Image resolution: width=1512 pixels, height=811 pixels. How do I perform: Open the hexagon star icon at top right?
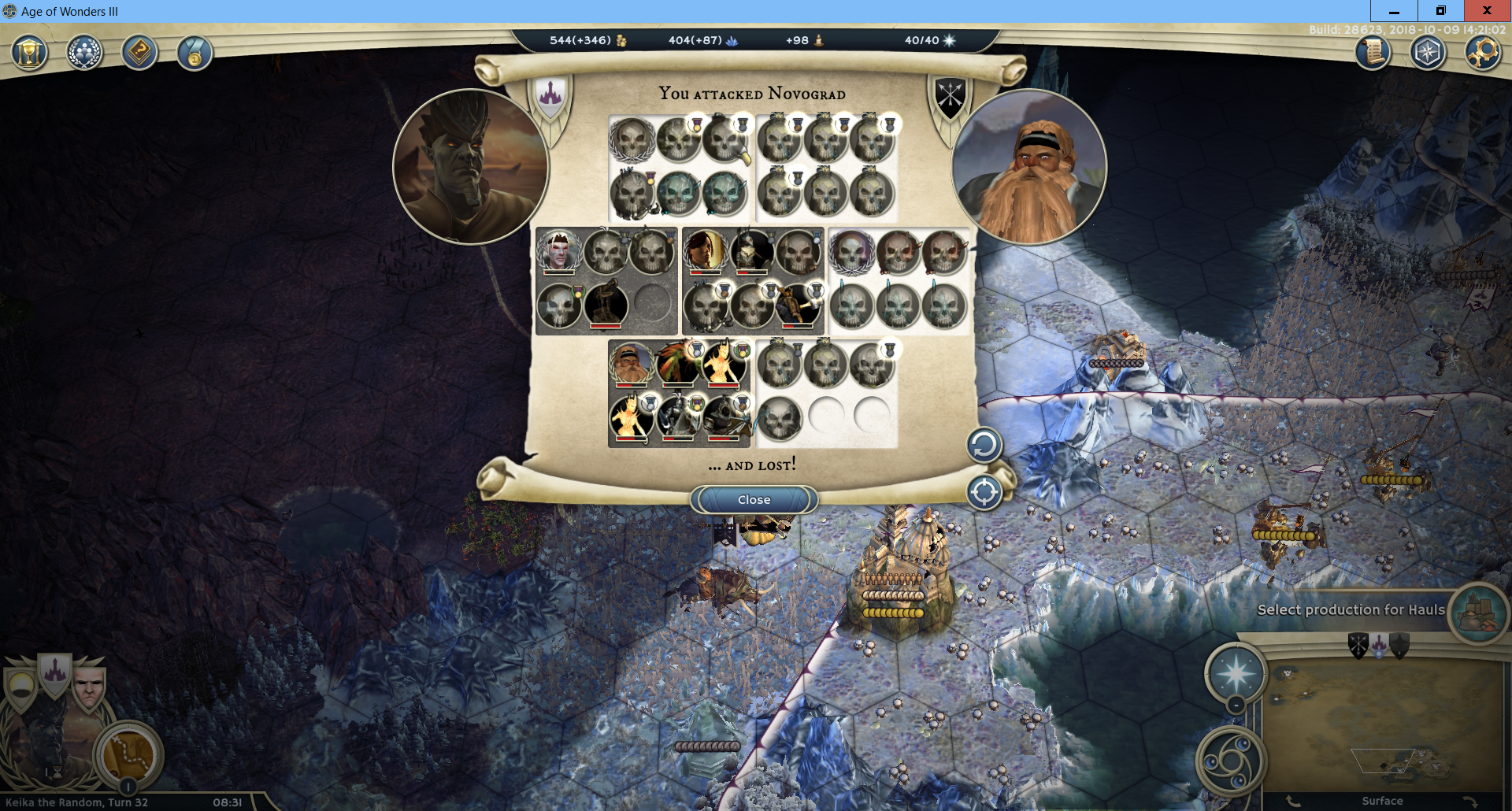tap(1428, 53)
